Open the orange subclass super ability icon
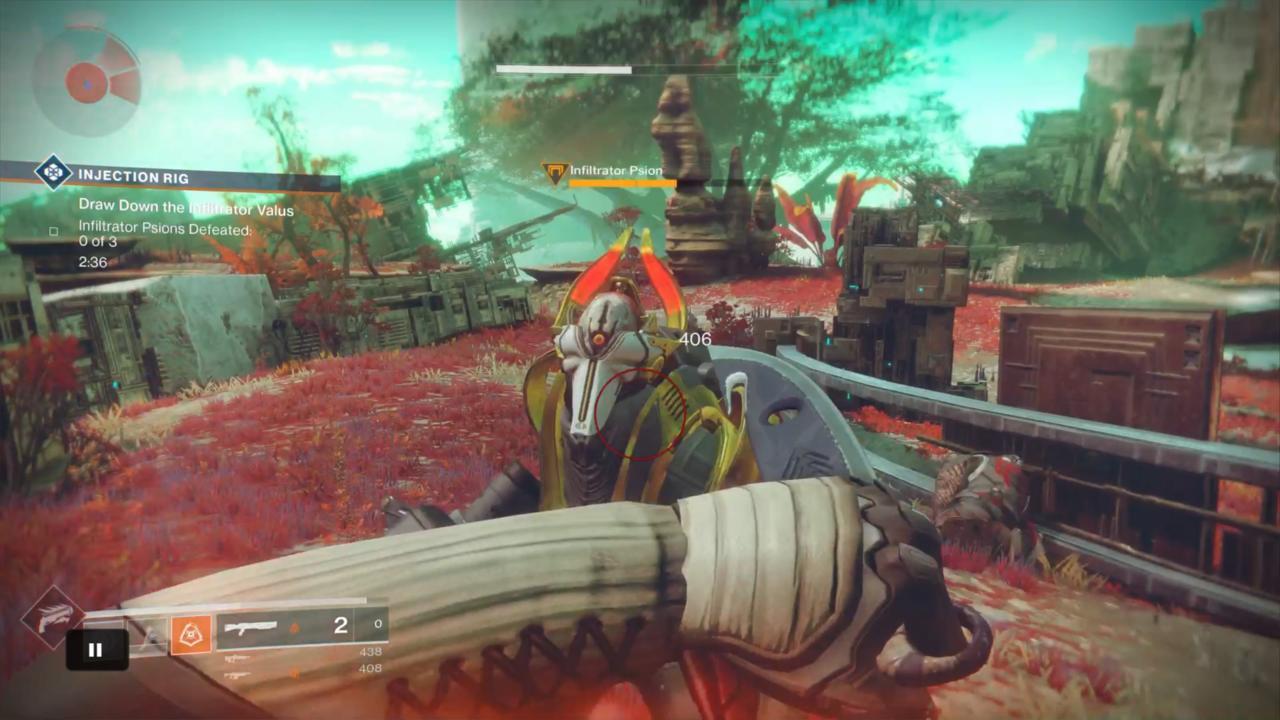Screen dimensions: 1280x720 pyautogui.click(x=190, y=634)
